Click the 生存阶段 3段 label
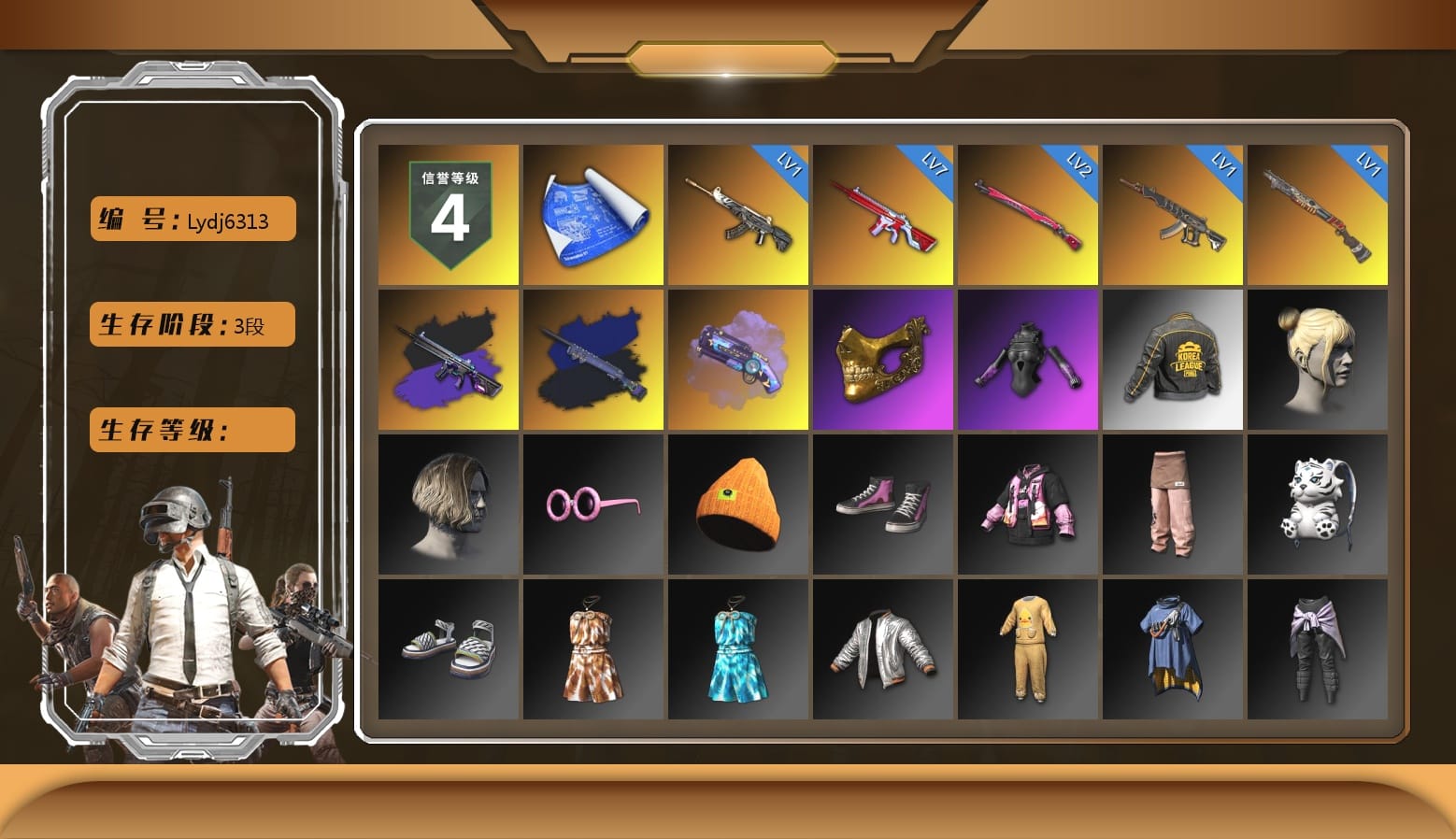 (x=191, y=324)
